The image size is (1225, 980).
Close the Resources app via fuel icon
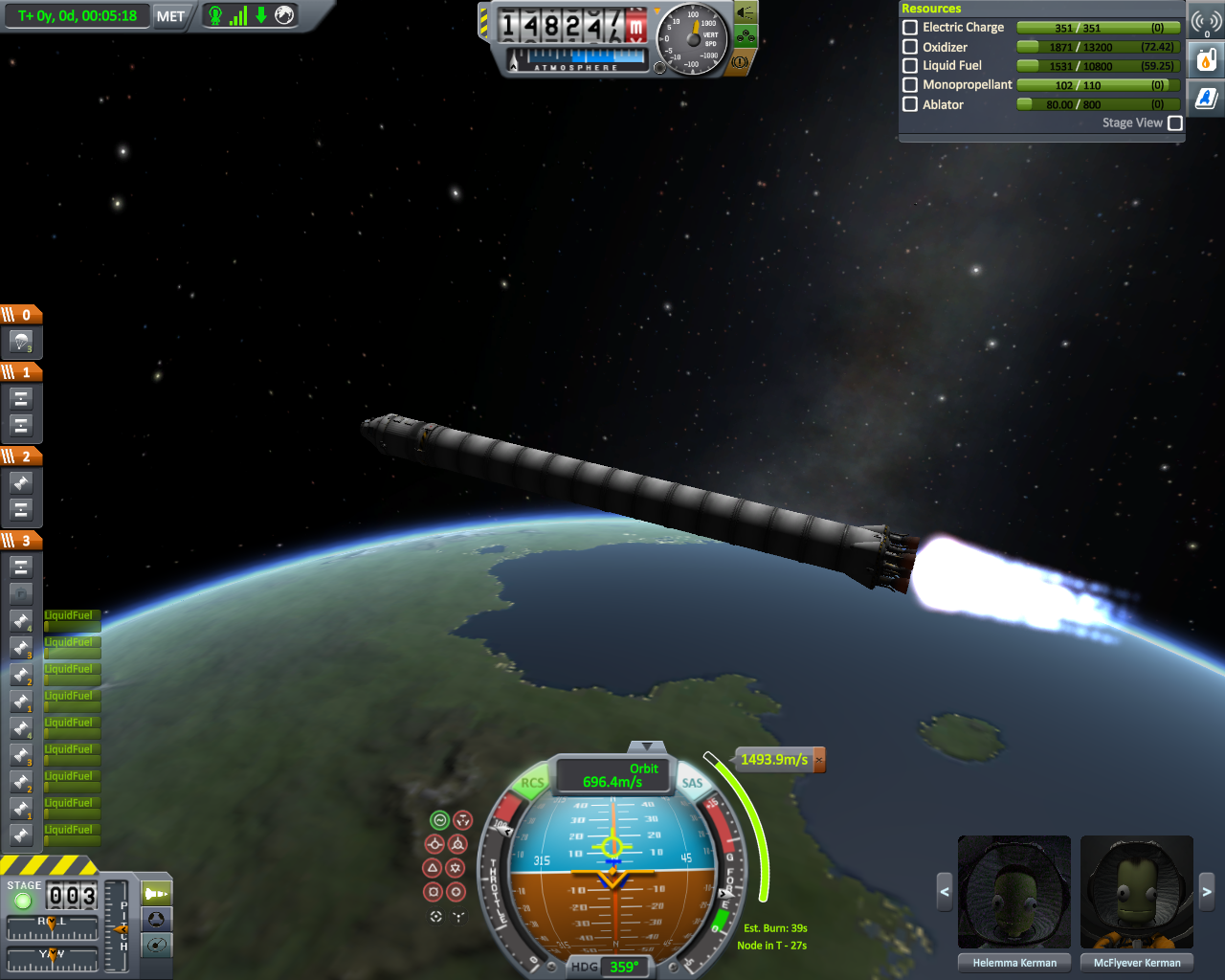1206,60
